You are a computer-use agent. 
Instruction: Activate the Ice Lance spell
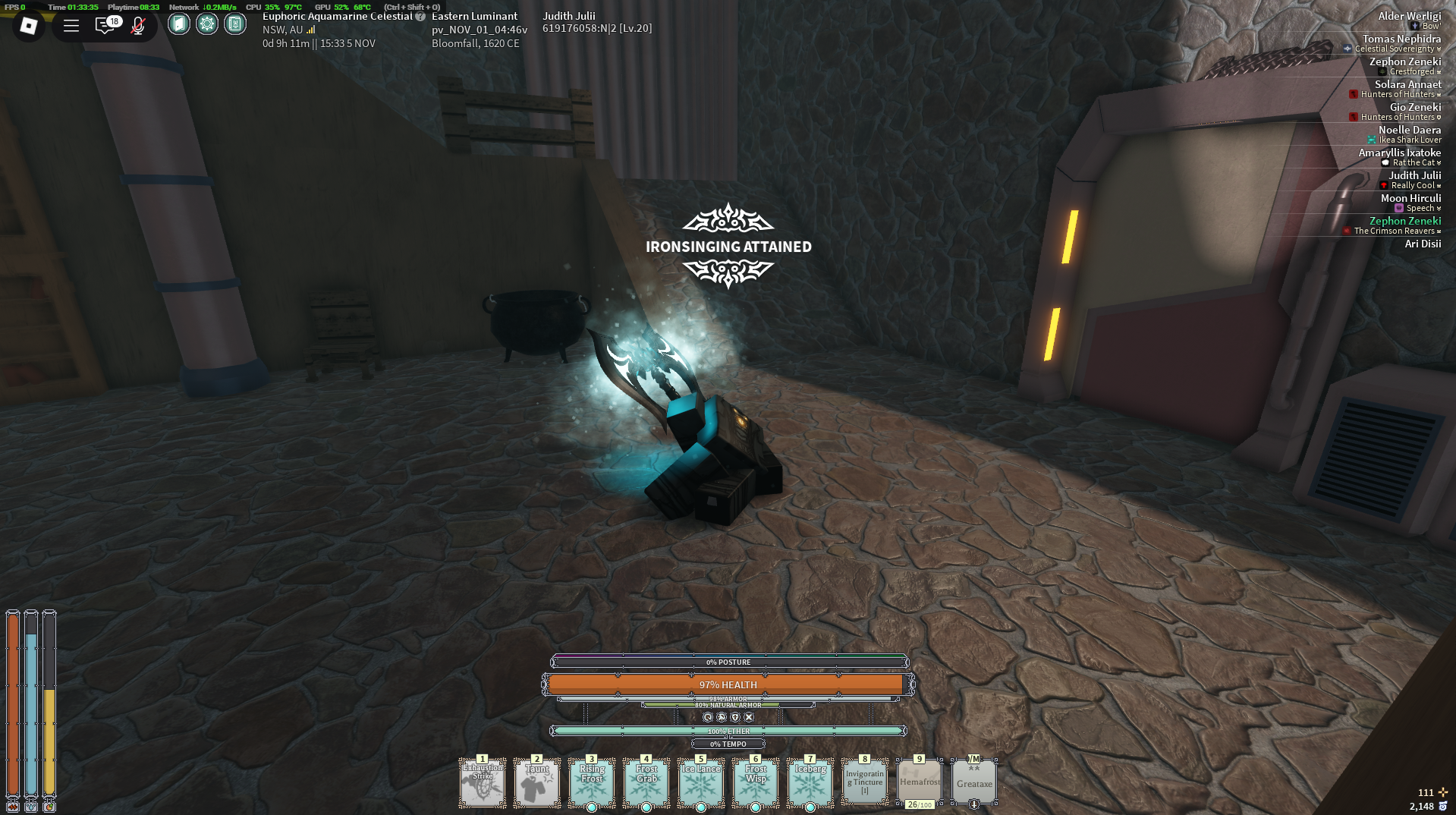701,782
